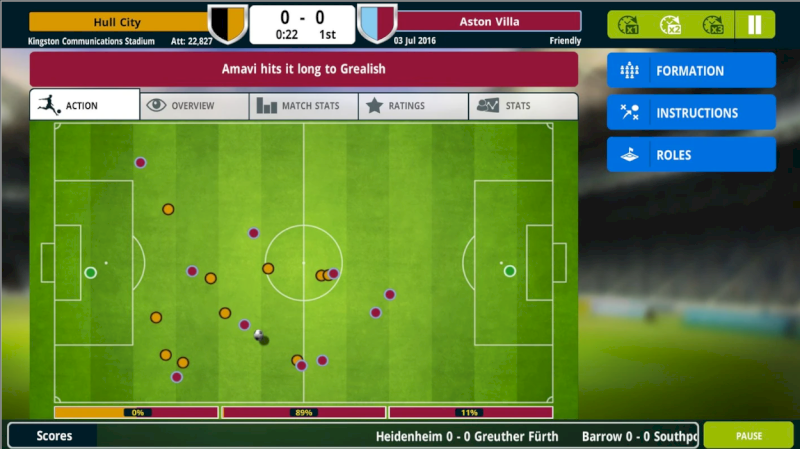The image size is (800, 449).
Task: Show the Match Stats tab
Action: (x=303, y=106)
